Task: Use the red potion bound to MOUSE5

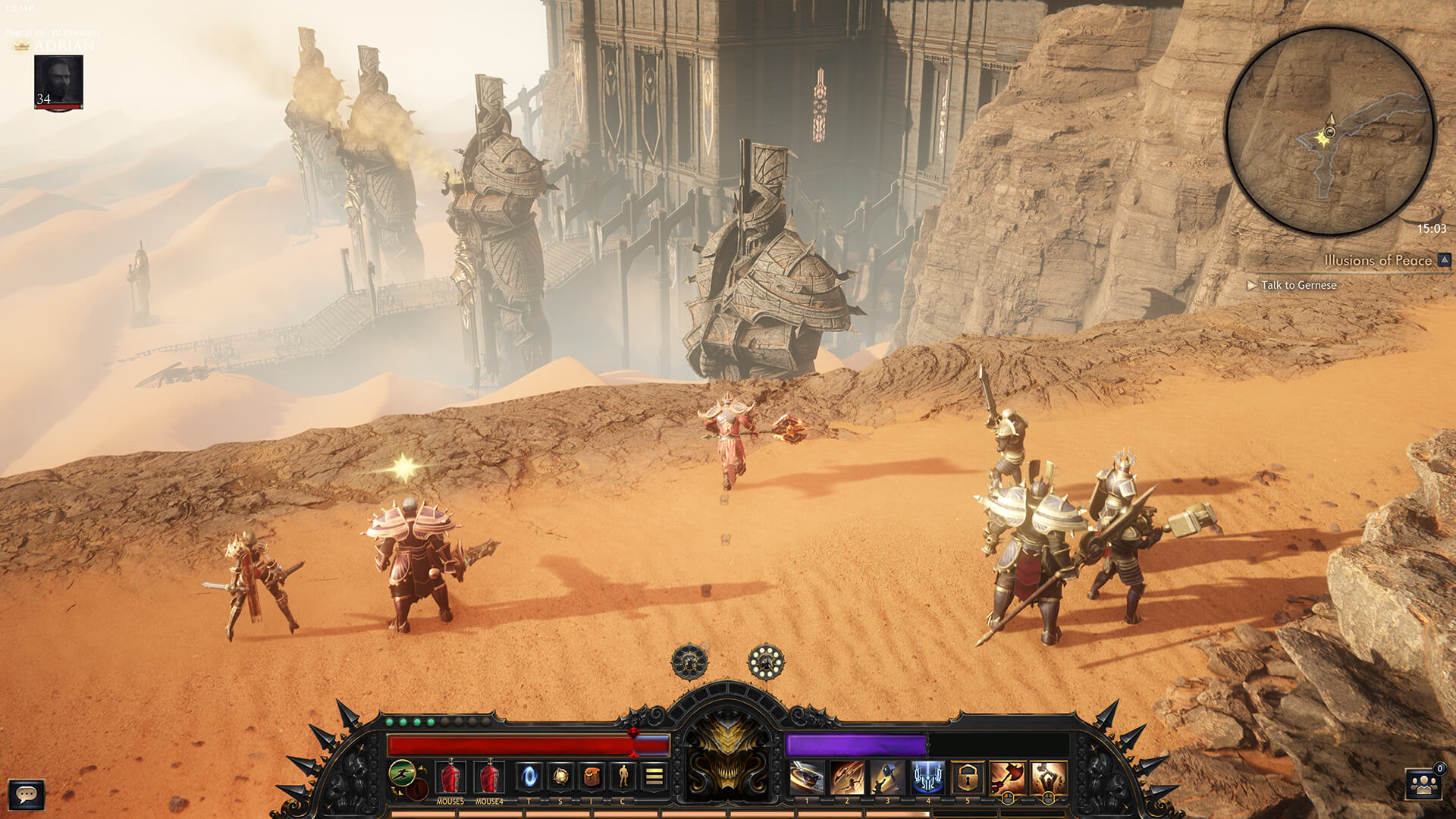Action: [x=450, y=777]
